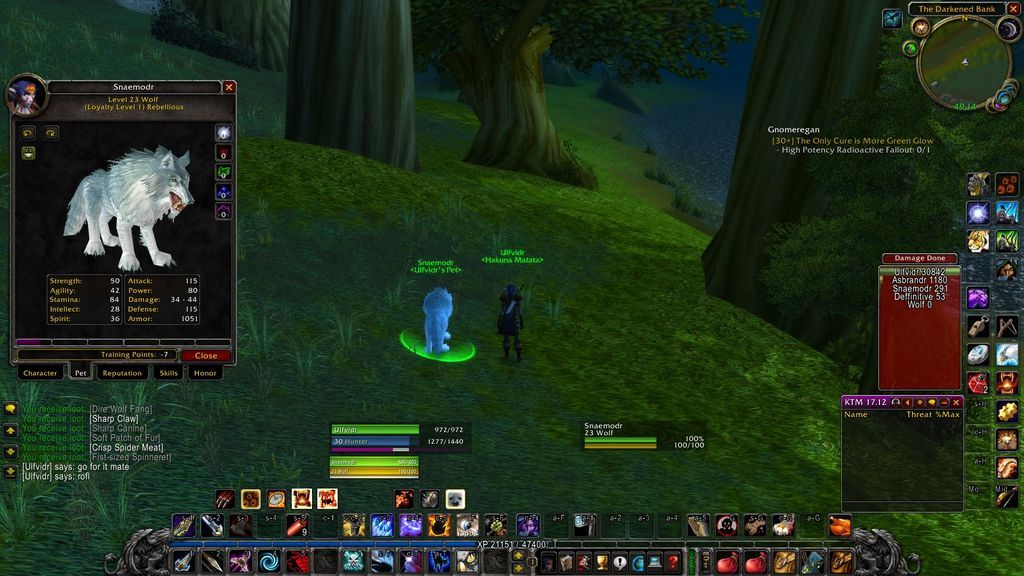
Task: Close the KTM threat meter window
Action: coord(957,402)
